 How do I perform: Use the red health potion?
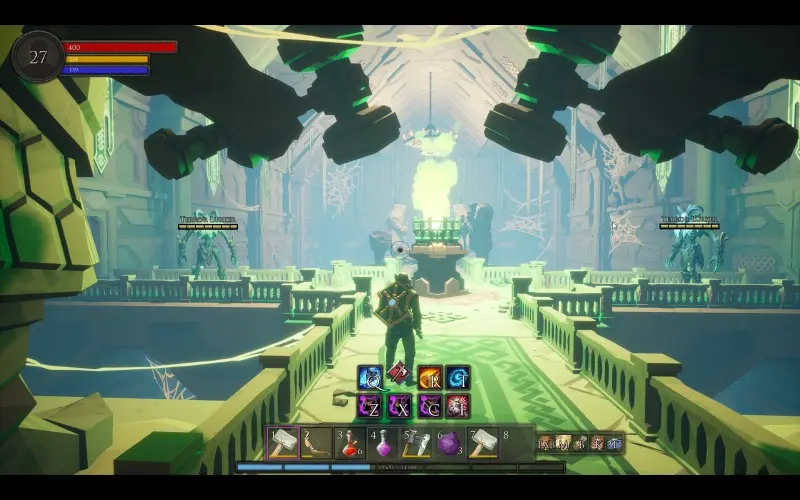pos(350,442)
